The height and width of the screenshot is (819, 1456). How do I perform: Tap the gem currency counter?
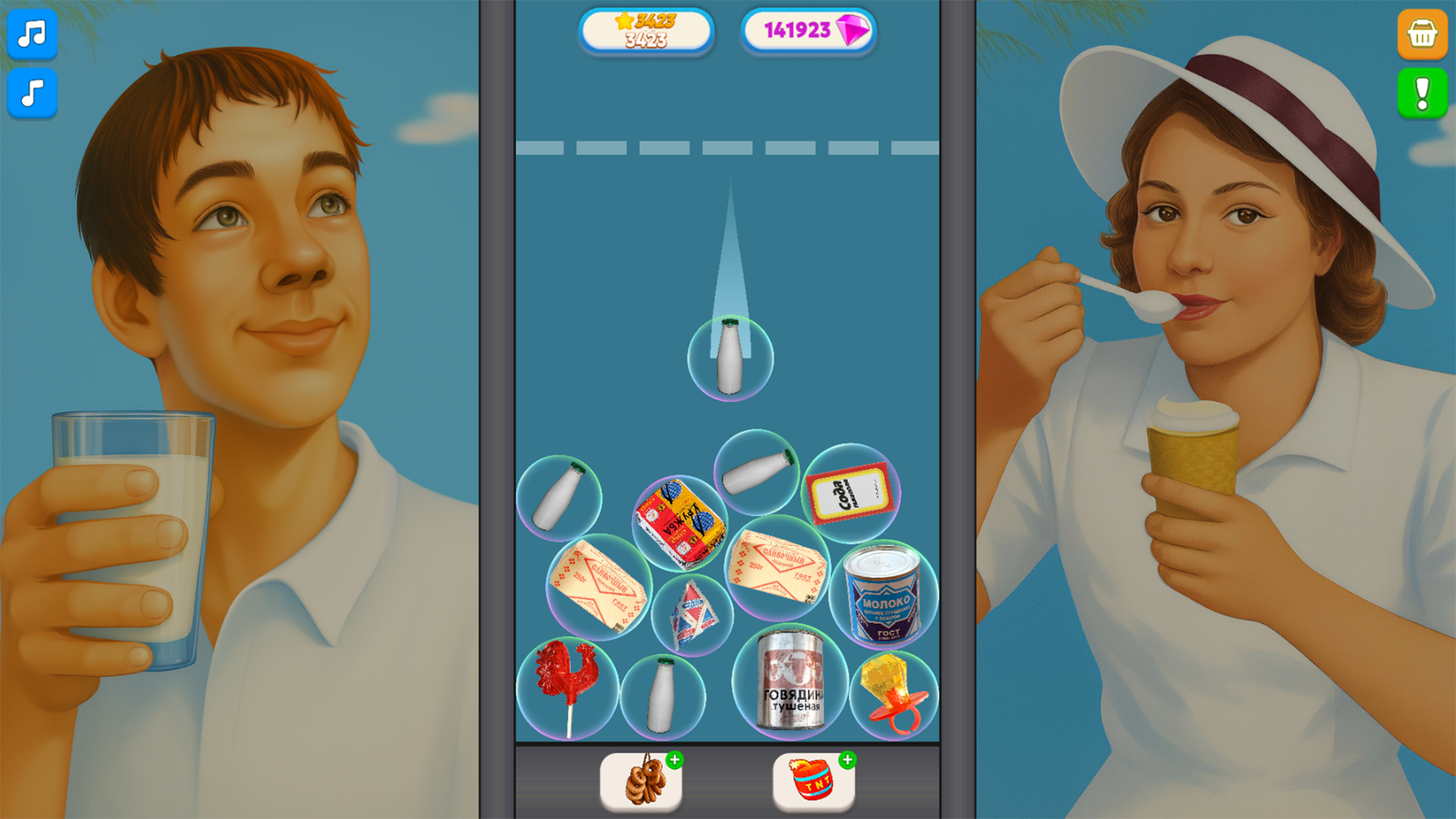808,30
